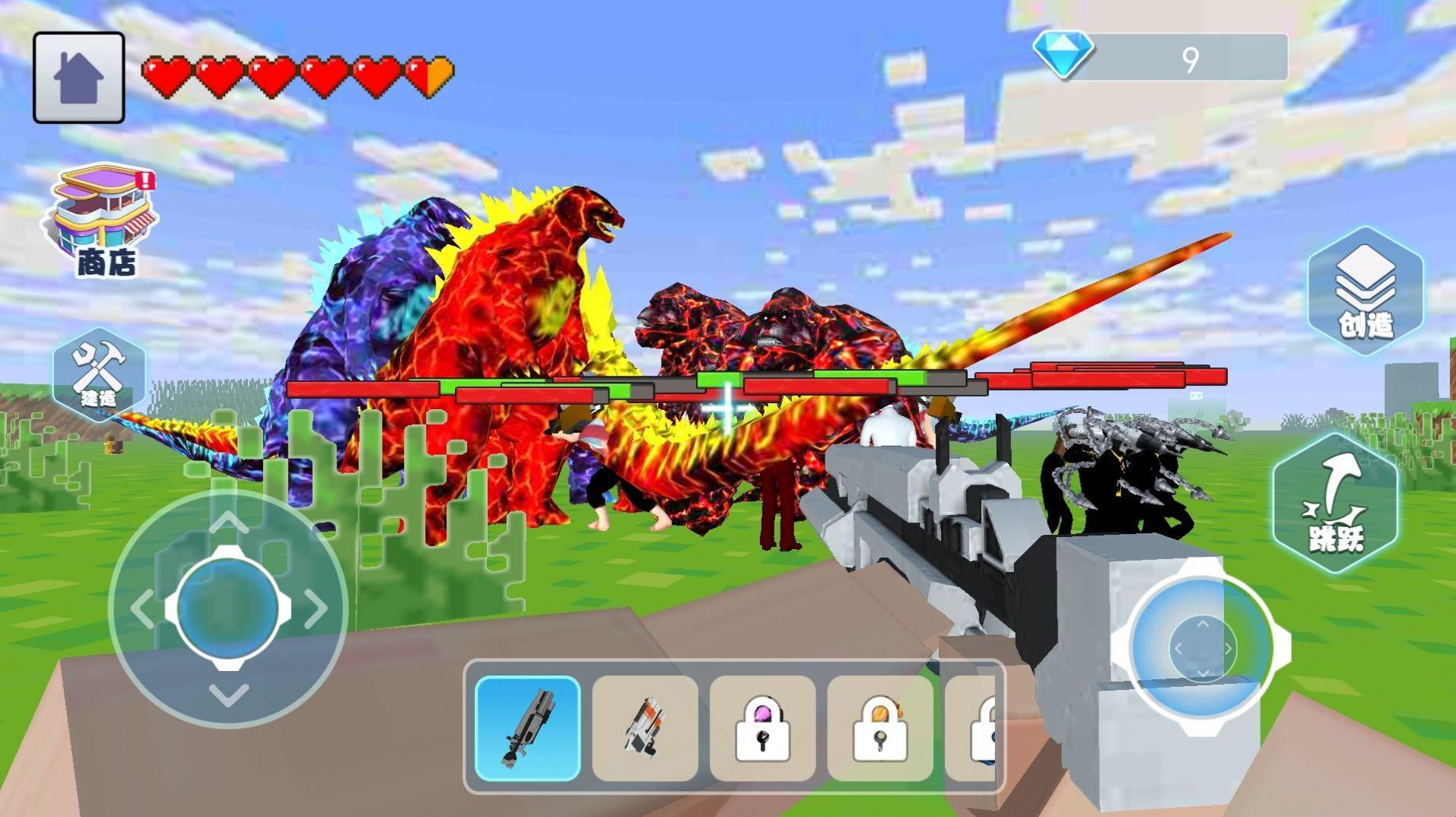Tap the fire joystick on the right
This screenshot has height=817, width=1456.
point(1202,648)
